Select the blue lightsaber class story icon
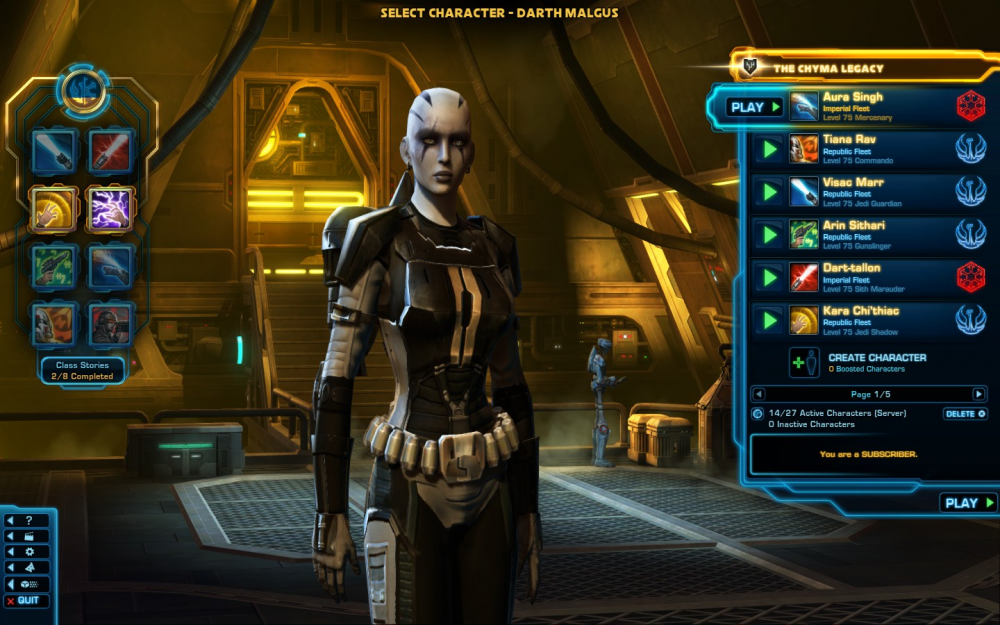 coord(54,152)
